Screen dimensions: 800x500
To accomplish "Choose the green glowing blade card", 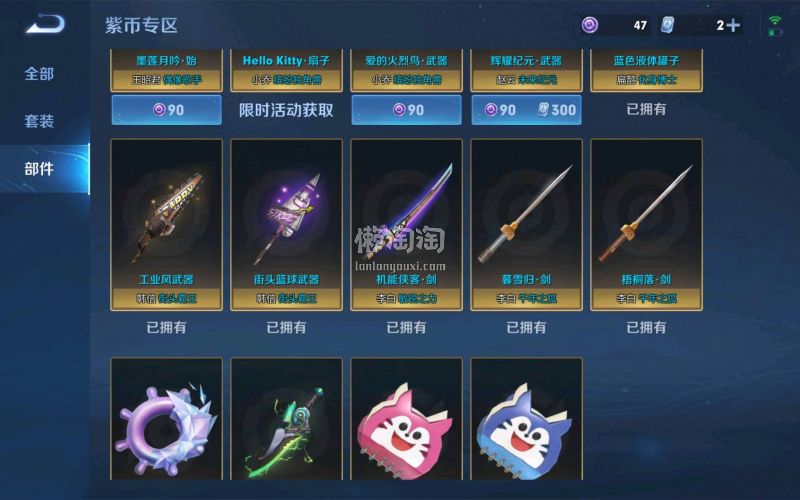I will click(286, 420).
